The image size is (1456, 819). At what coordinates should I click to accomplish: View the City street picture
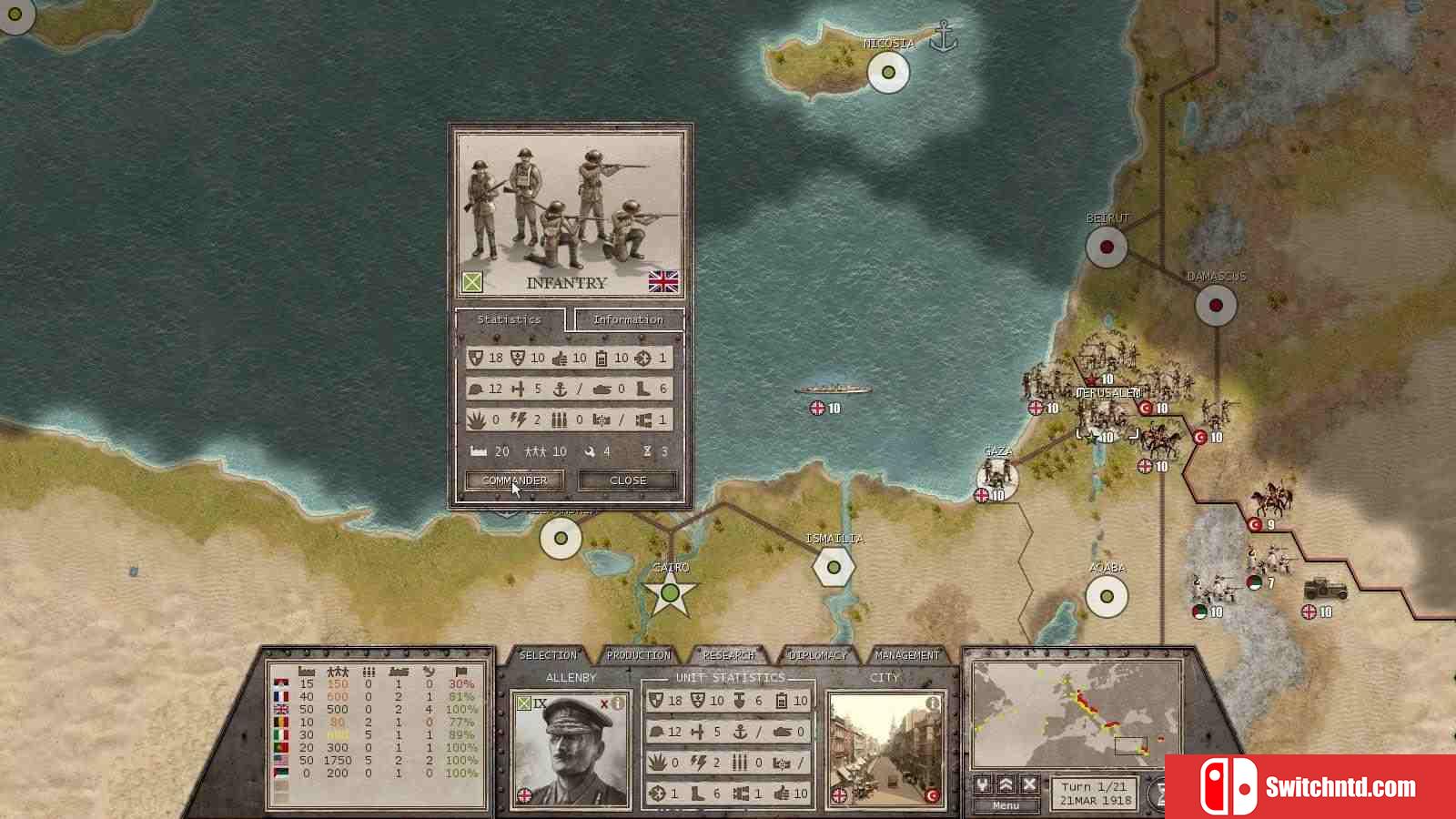885,752
